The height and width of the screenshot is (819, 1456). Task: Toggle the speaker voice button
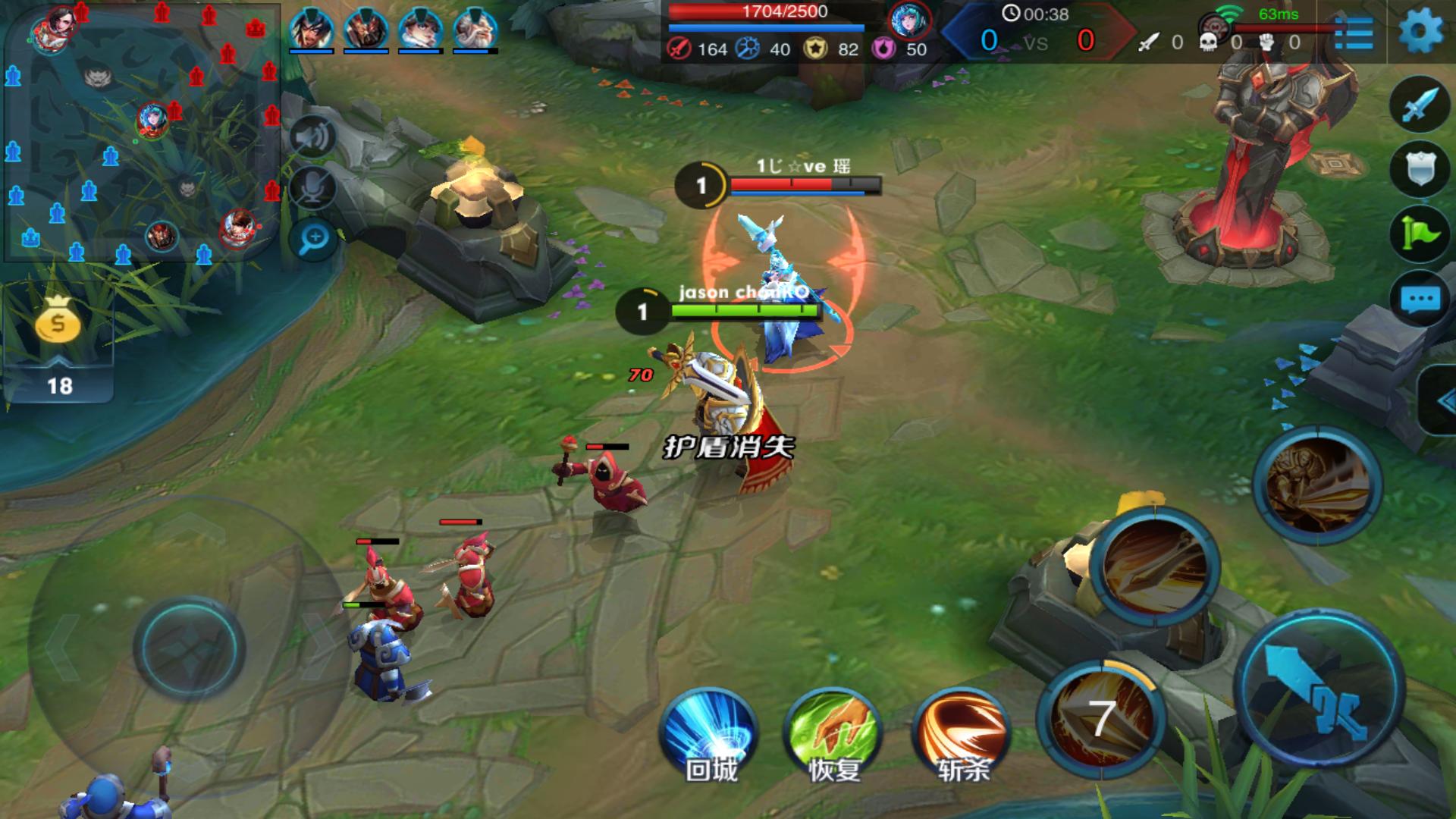click(313, 137)
